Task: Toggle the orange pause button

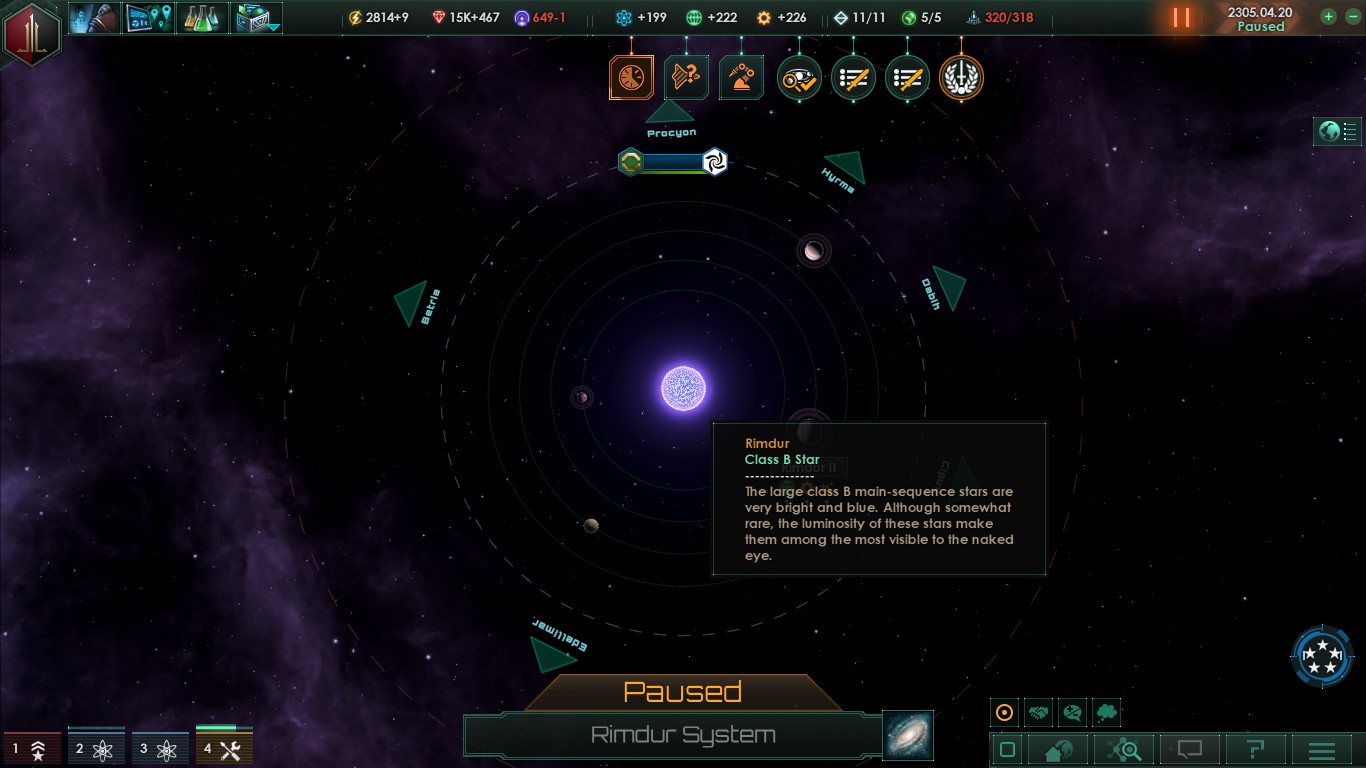Action: click(x=1181, y=18)
